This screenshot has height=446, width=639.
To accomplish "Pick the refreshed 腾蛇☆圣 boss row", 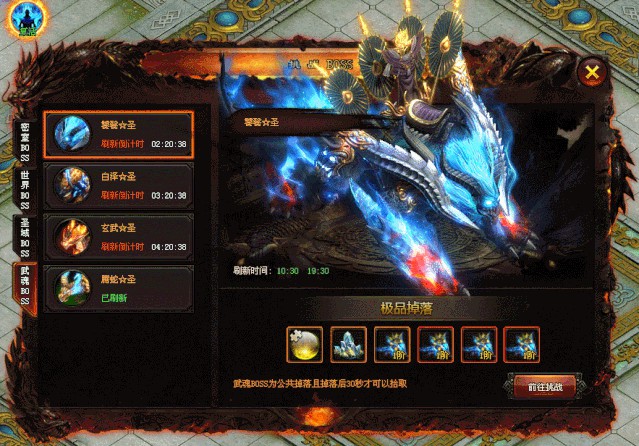I will [119, 288].
